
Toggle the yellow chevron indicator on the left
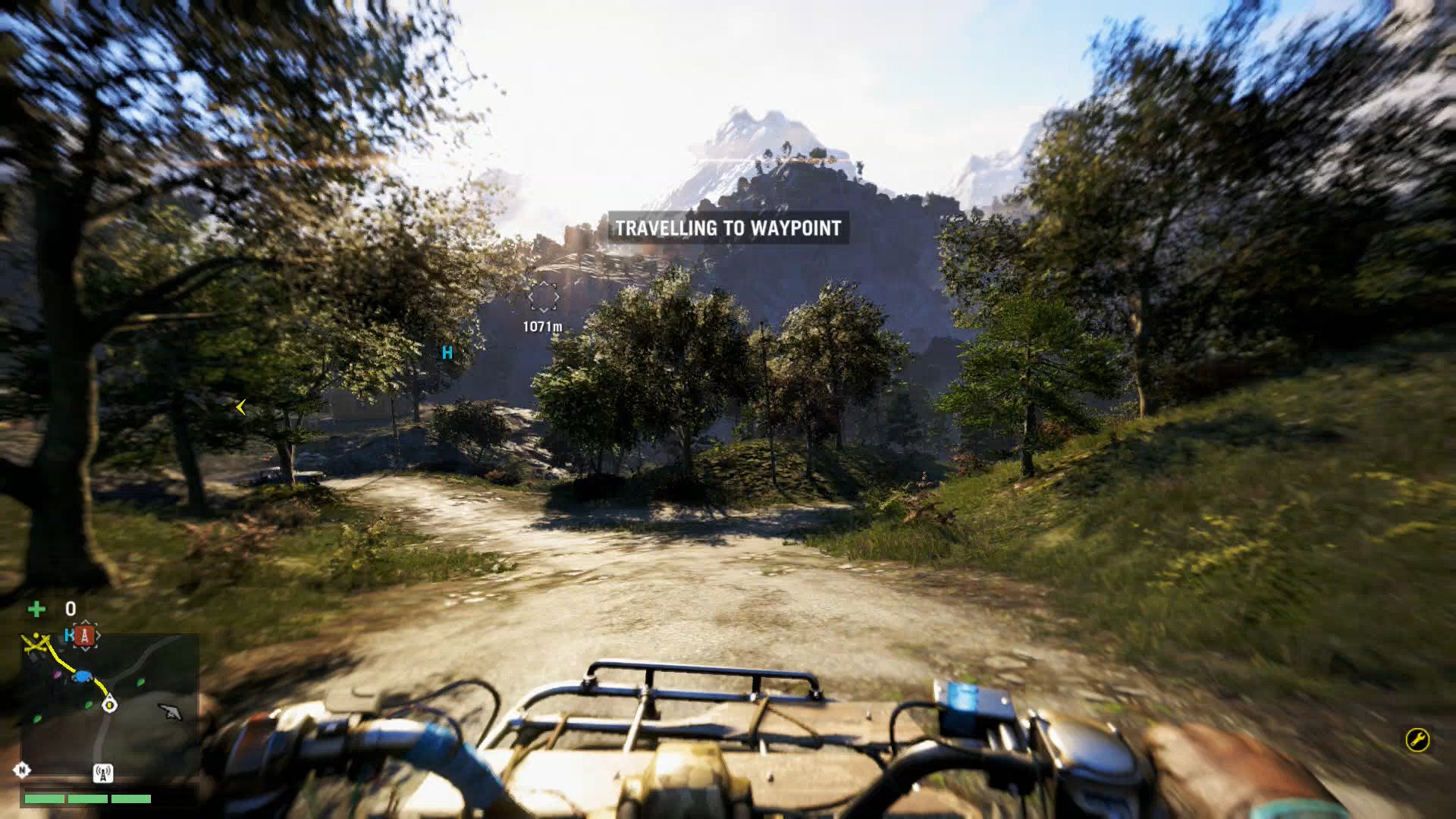click(240, 407)
